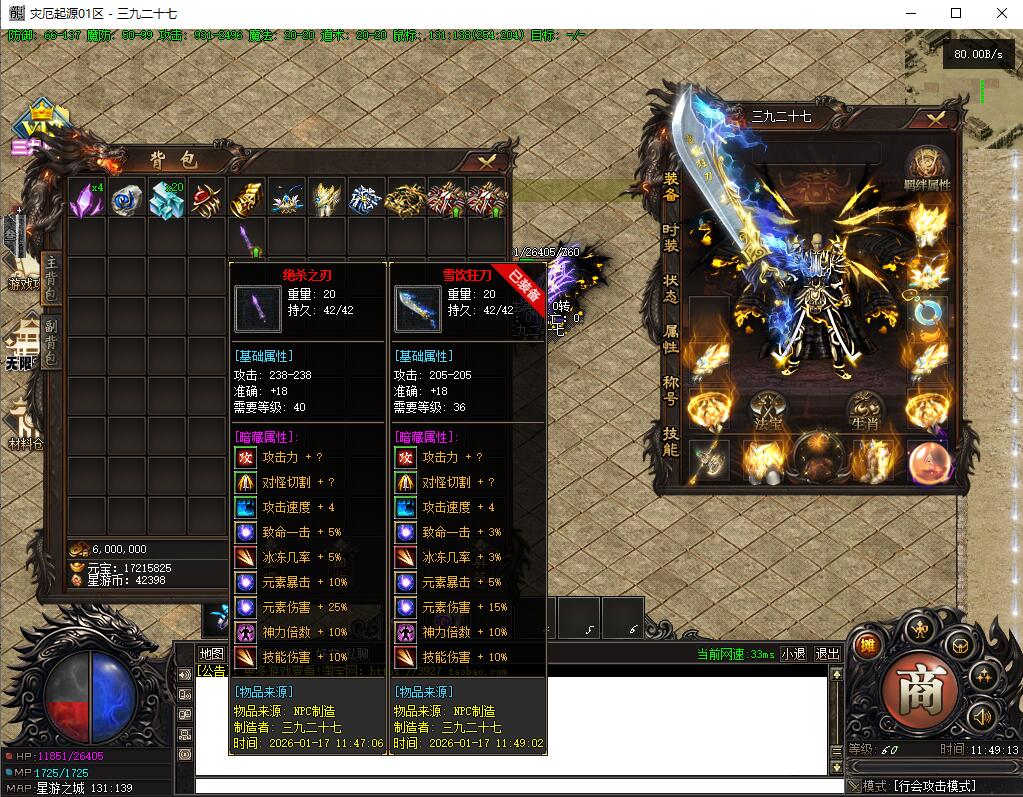Click the 小退 logout-to-character button
This screenshot has width=1023, height=797.
tap(793, 654)
